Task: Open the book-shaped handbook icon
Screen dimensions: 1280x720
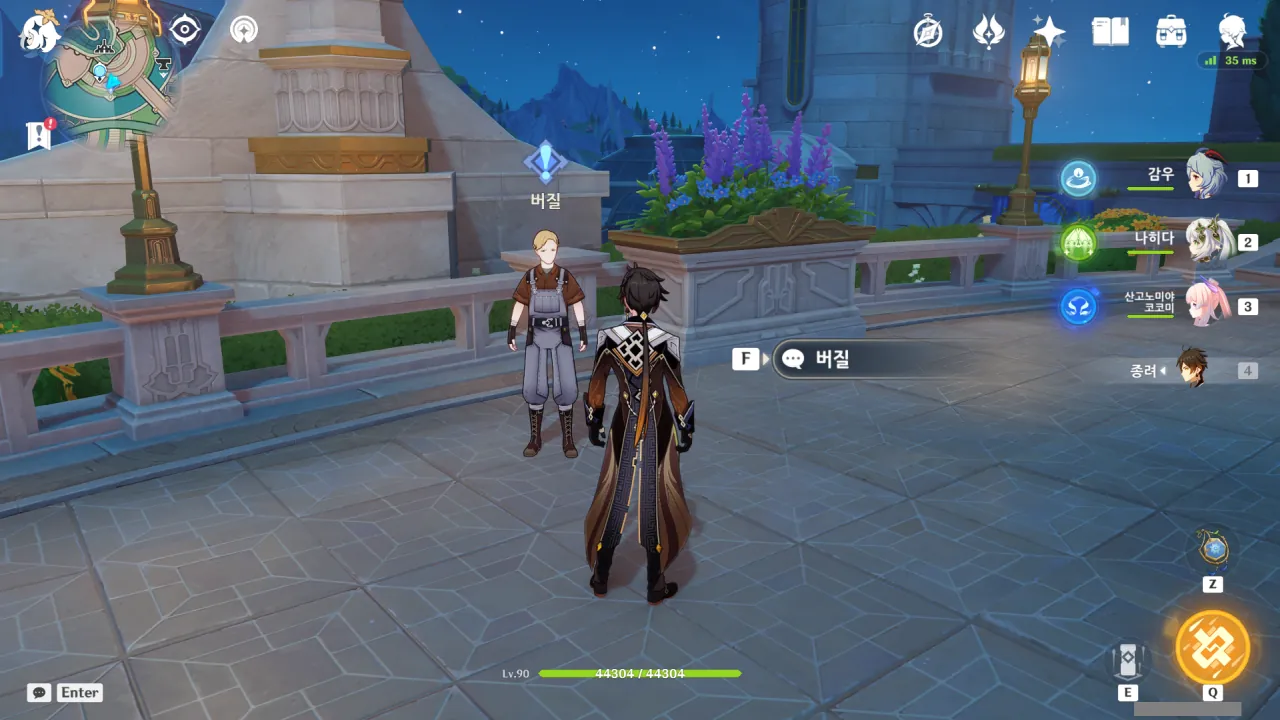Action: [1110, 32]
